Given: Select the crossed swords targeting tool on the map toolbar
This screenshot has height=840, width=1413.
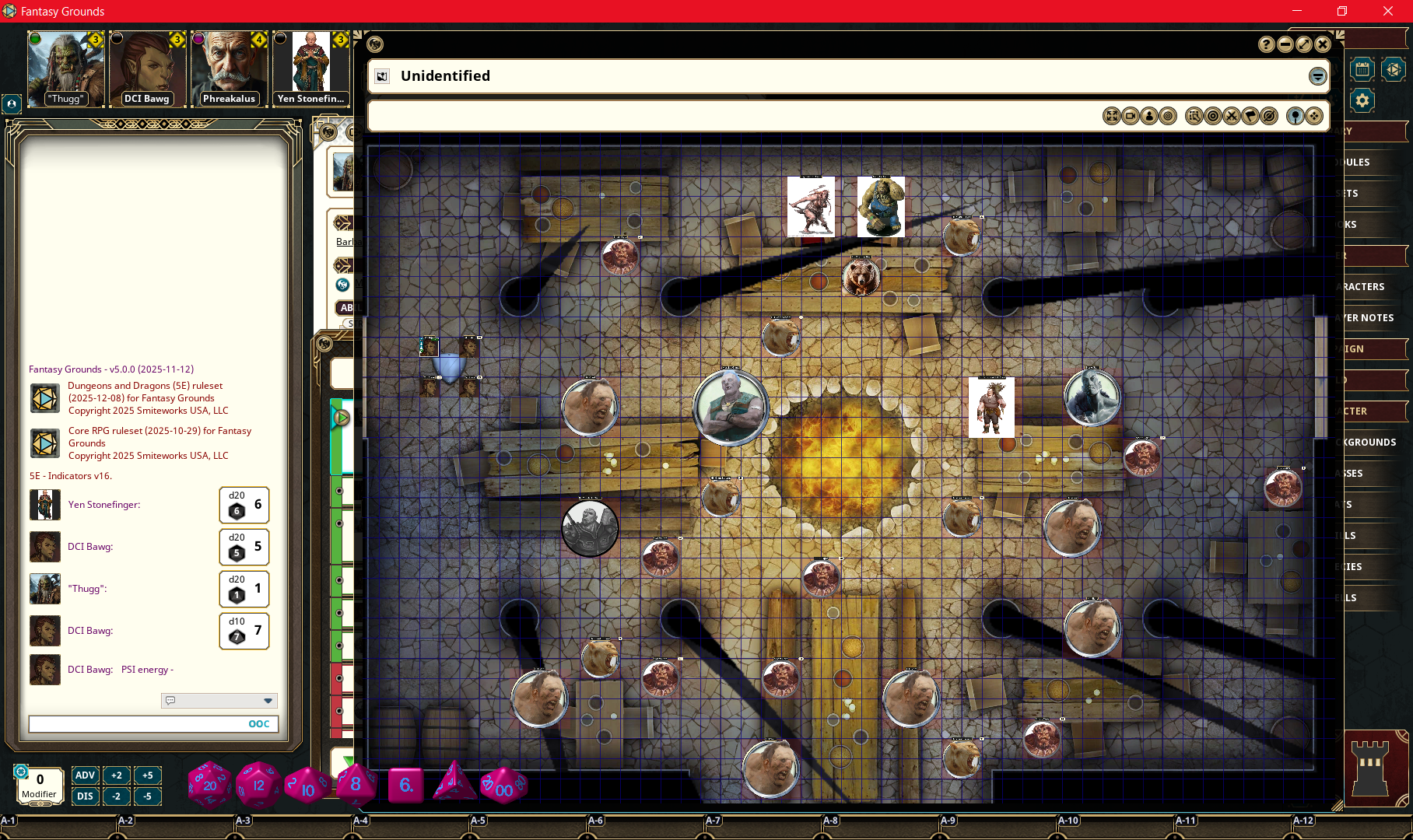Looking at the screenshot, I should click(x=1231, y=116).
